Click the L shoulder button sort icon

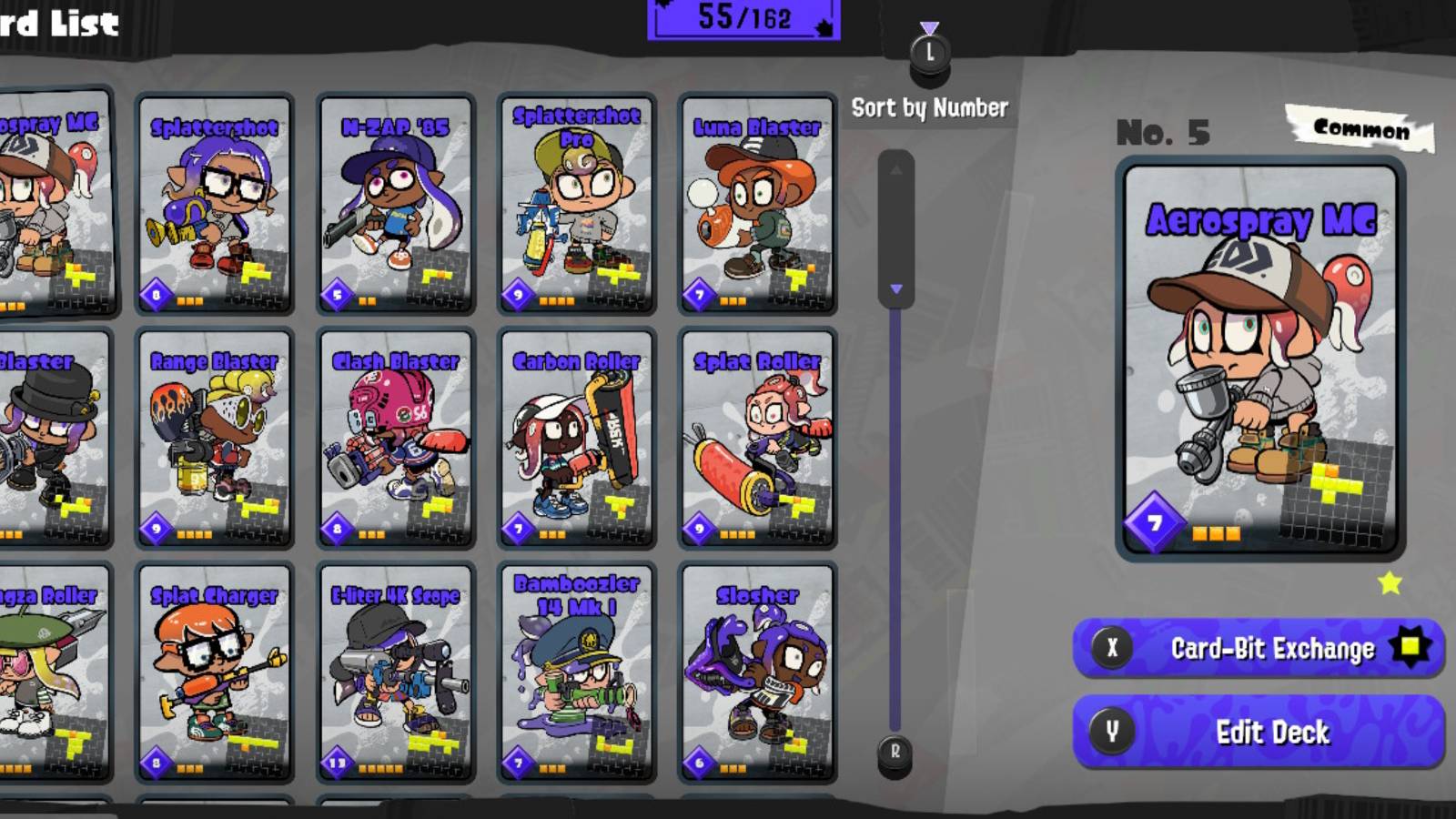[x=929, y=51]
